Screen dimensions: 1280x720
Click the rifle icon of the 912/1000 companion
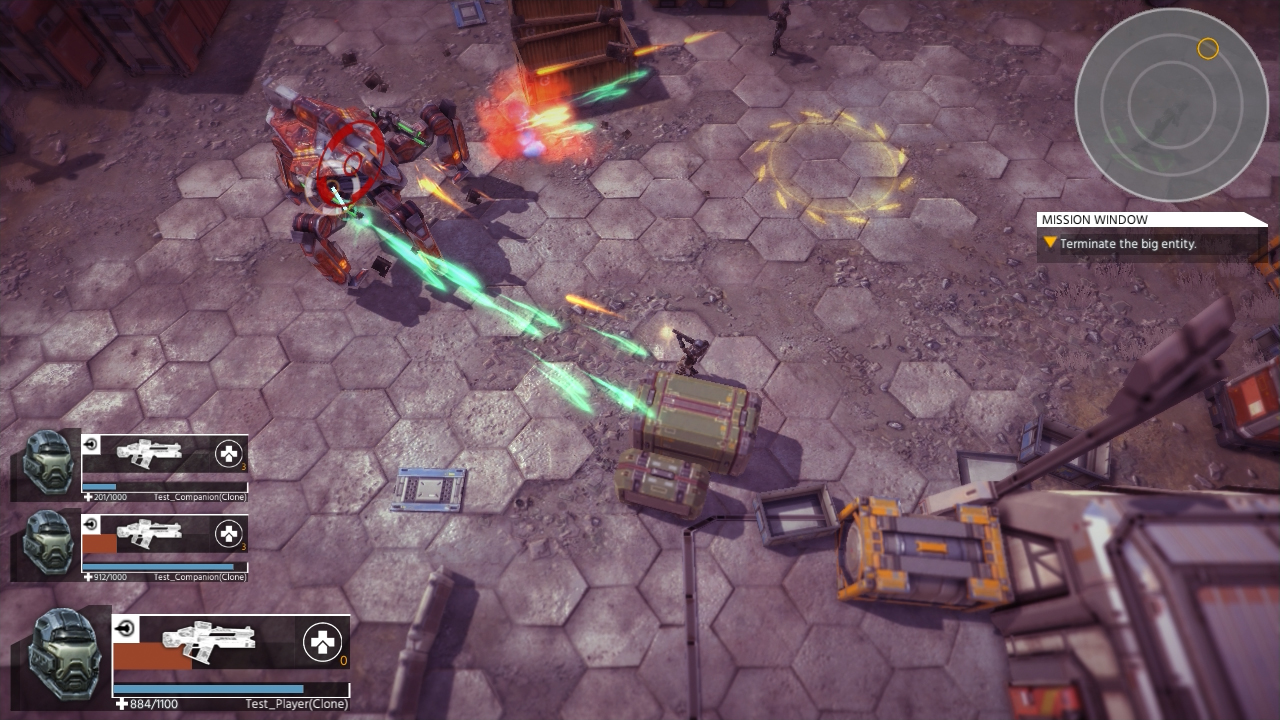149,532
